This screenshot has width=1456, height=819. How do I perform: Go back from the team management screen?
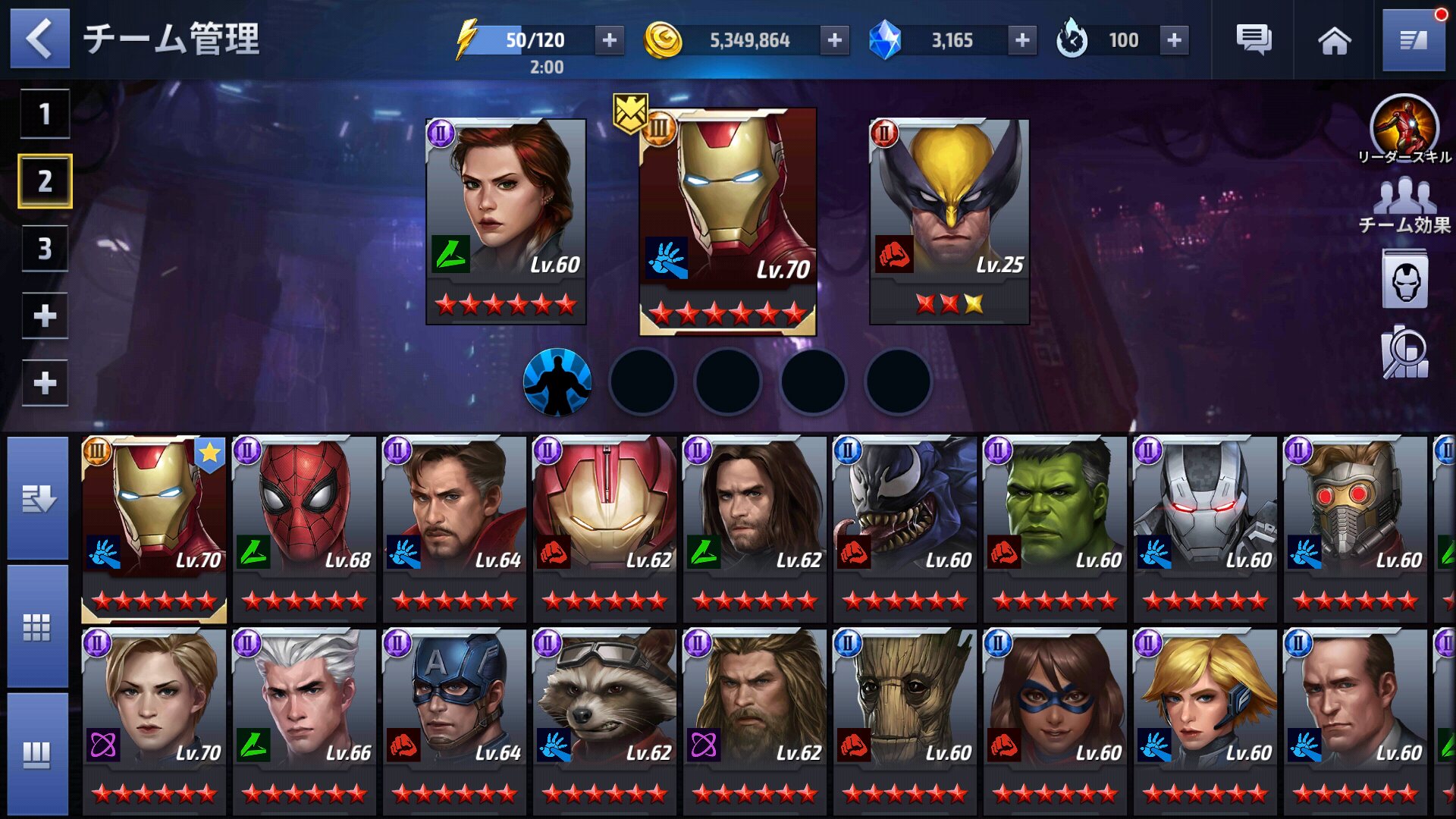pyautogui.click(x=39, y=38)
